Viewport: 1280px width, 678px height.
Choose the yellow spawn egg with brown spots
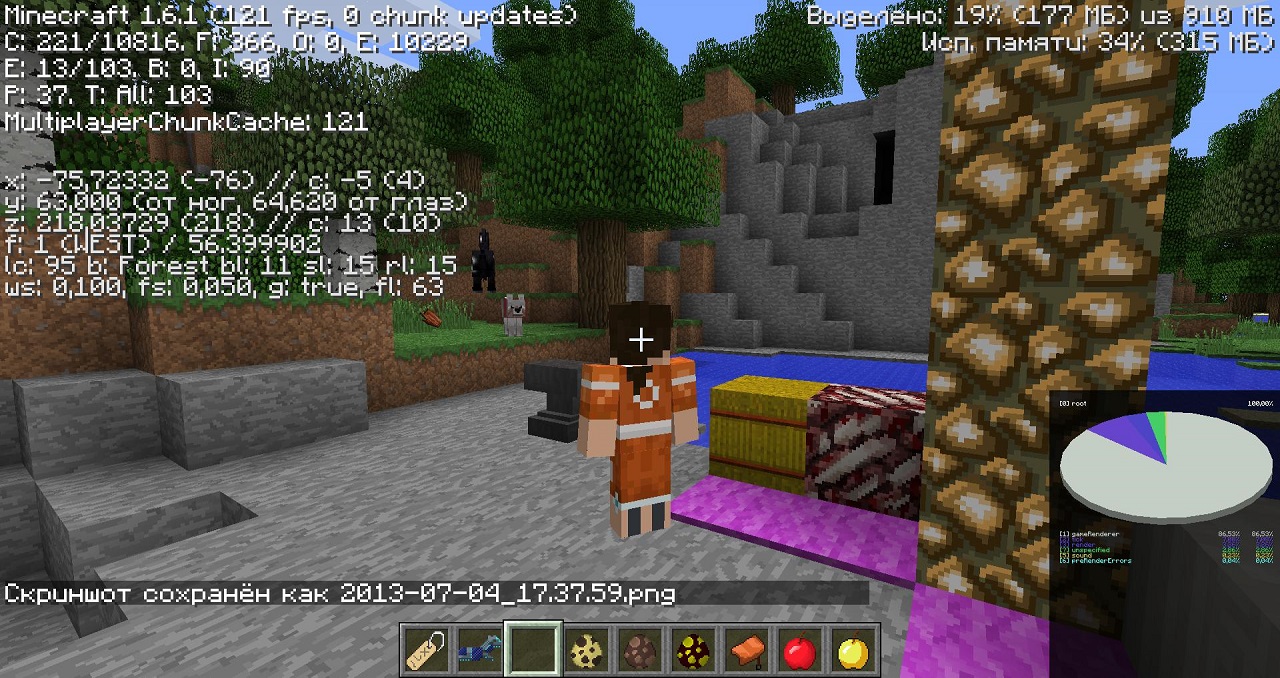(586, 651)
